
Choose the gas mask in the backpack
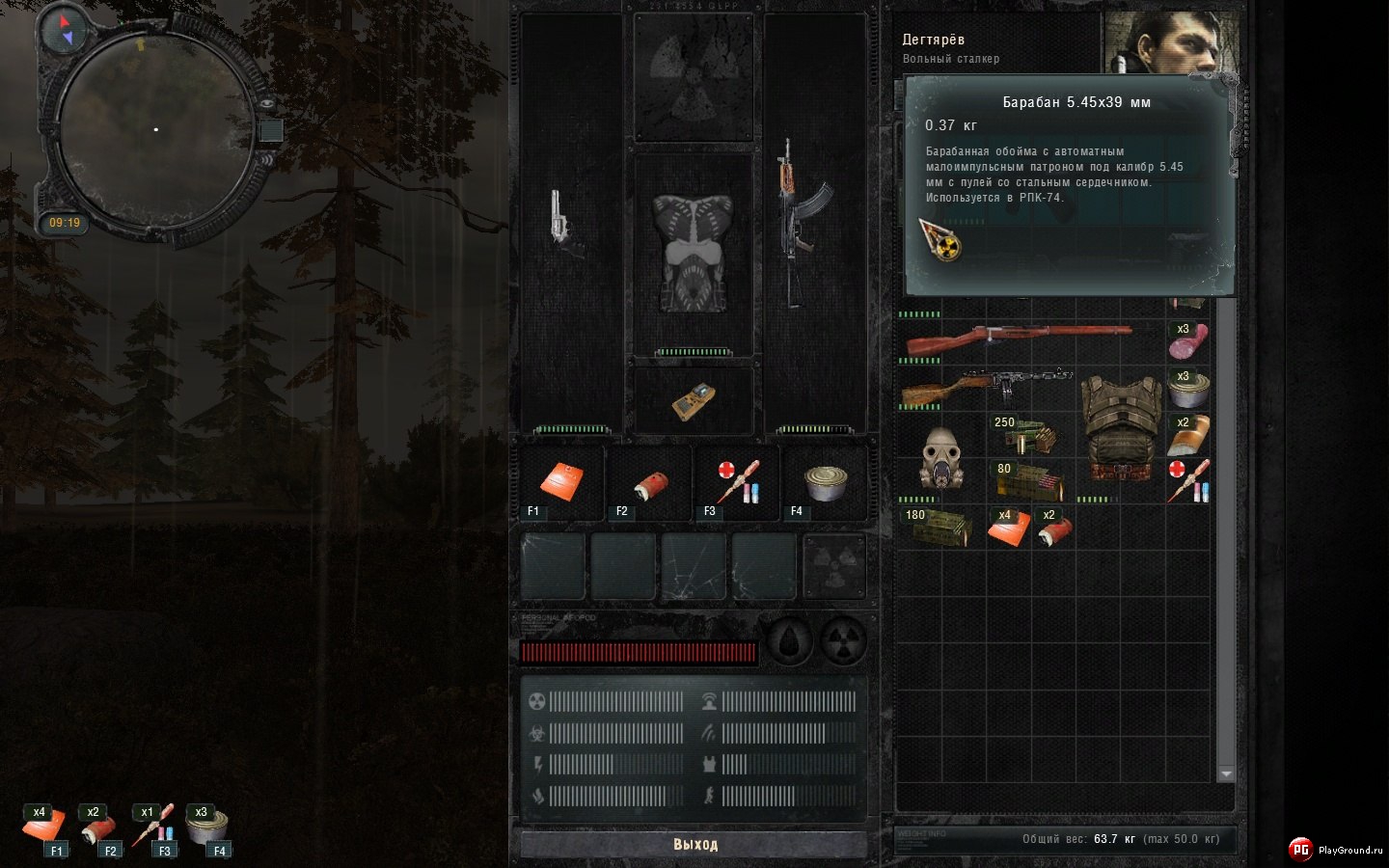pos(939,456)
